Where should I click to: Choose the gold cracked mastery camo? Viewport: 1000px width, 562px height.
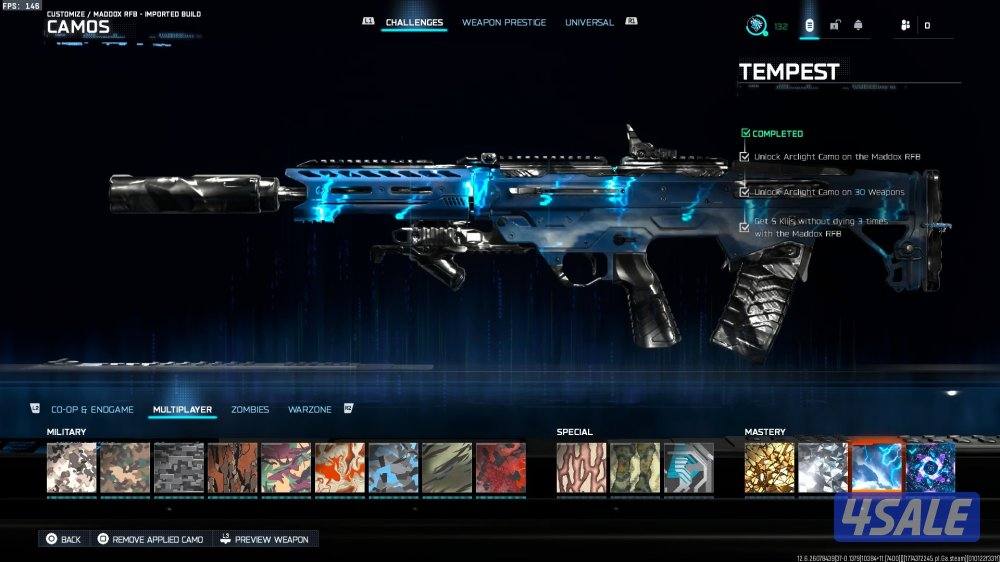[769, 467]
